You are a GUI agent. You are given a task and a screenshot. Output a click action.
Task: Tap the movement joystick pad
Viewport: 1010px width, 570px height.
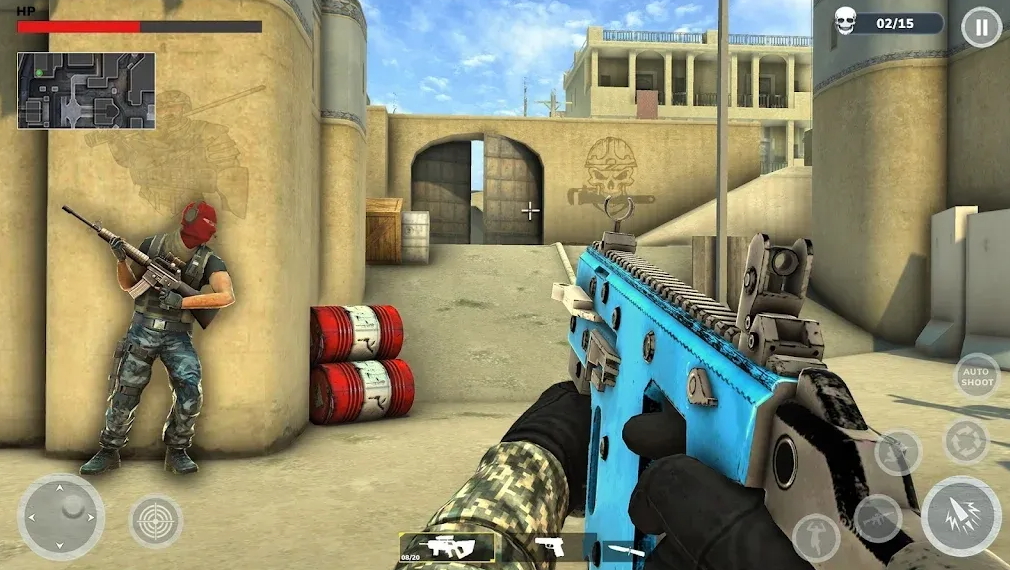click(x=61, y=516)
